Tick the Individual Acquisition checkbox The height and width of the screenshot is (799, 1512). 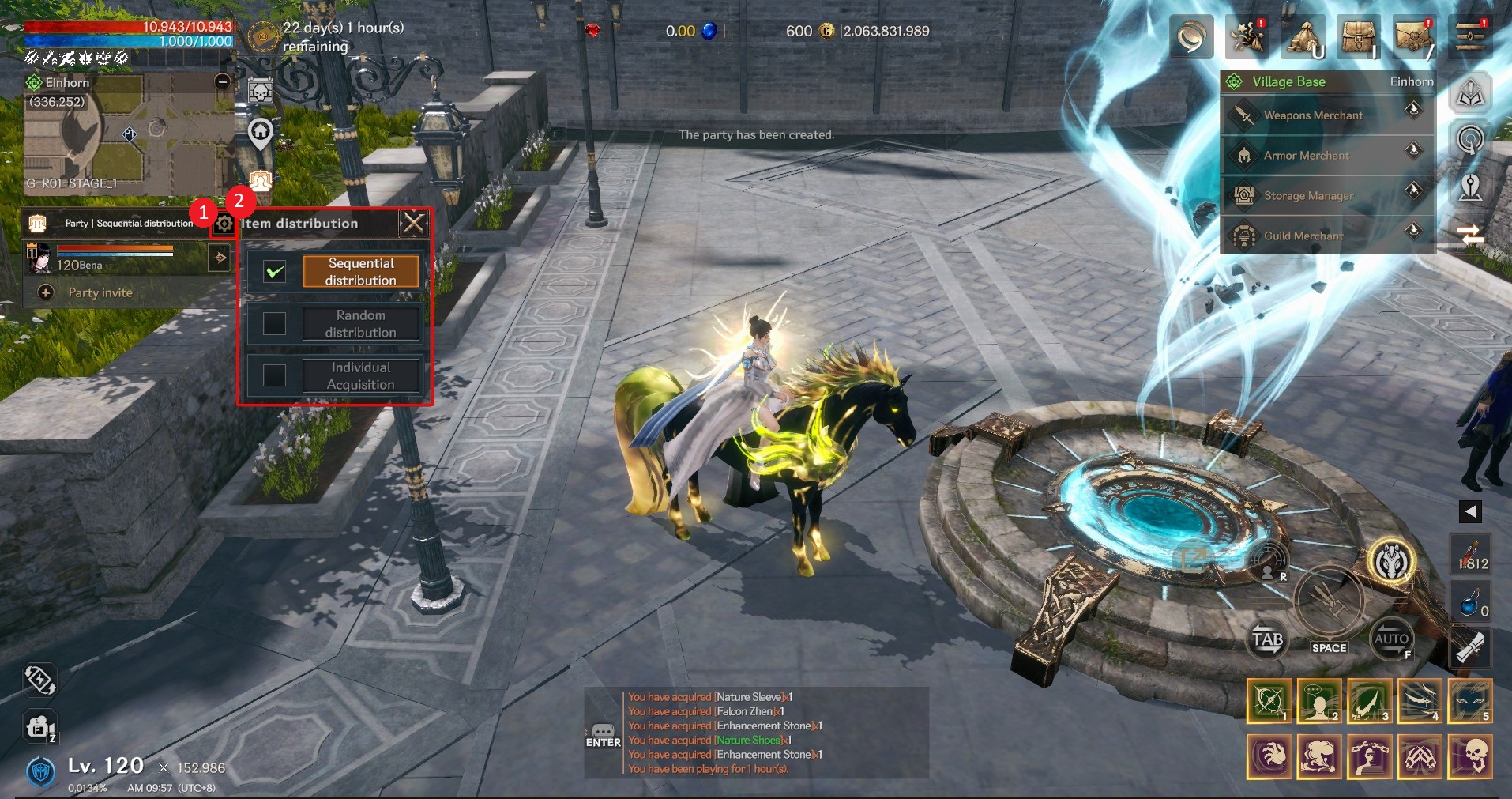(x=274, y=375)
